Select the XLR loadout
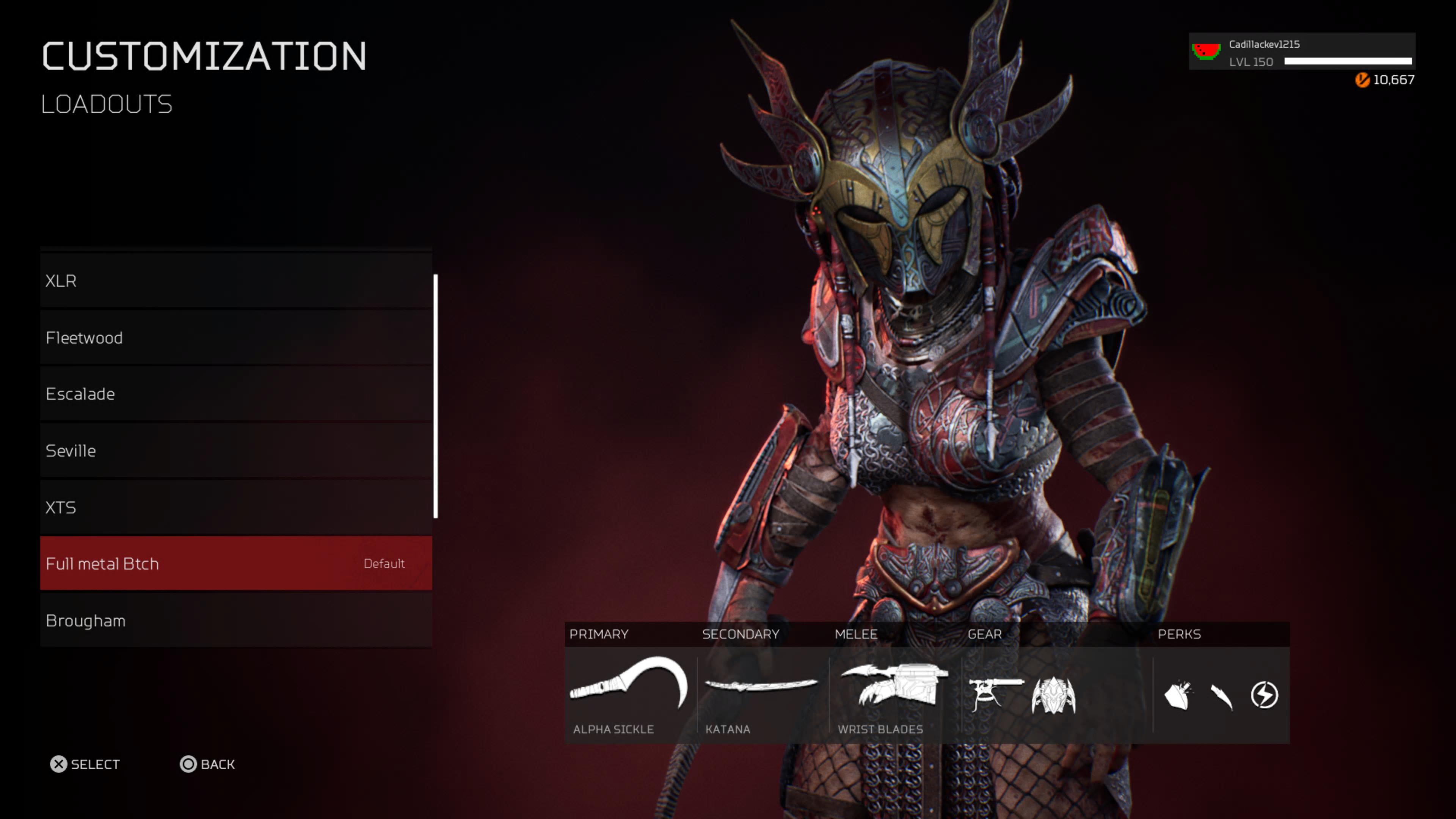 tap(236, 281)
